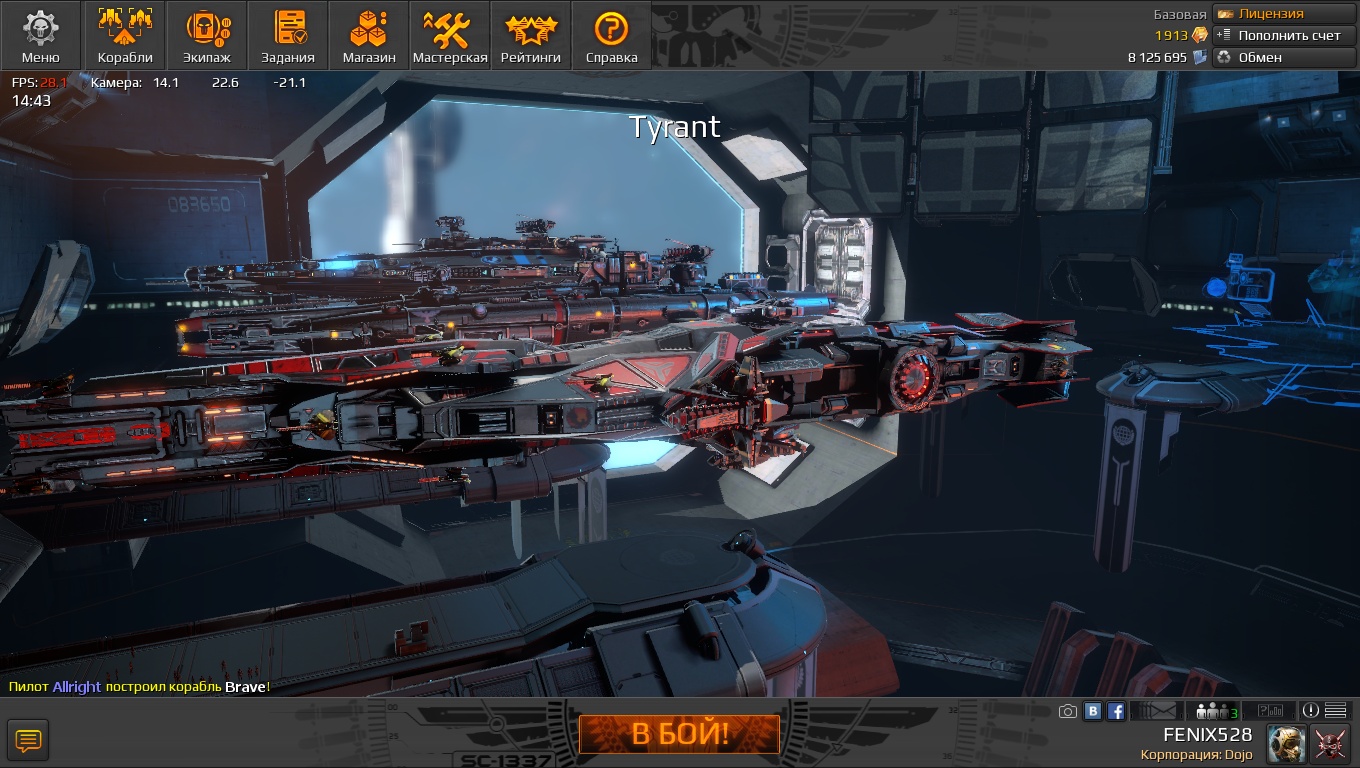This screenshot has height=768, width=1360.
Task: Open the VK social network link
Action: 1093,711
